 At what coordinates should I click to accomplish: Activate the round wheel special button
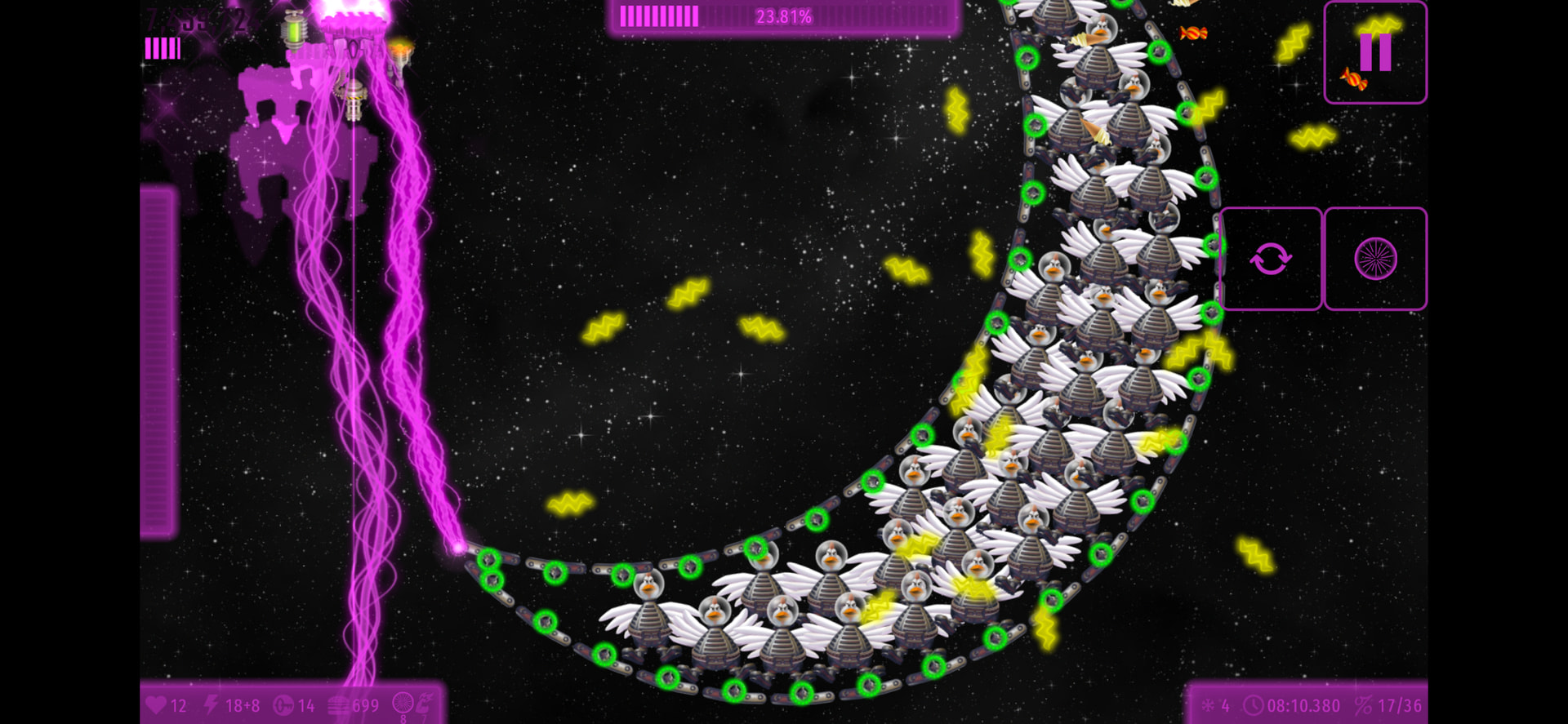[1375, 260]
